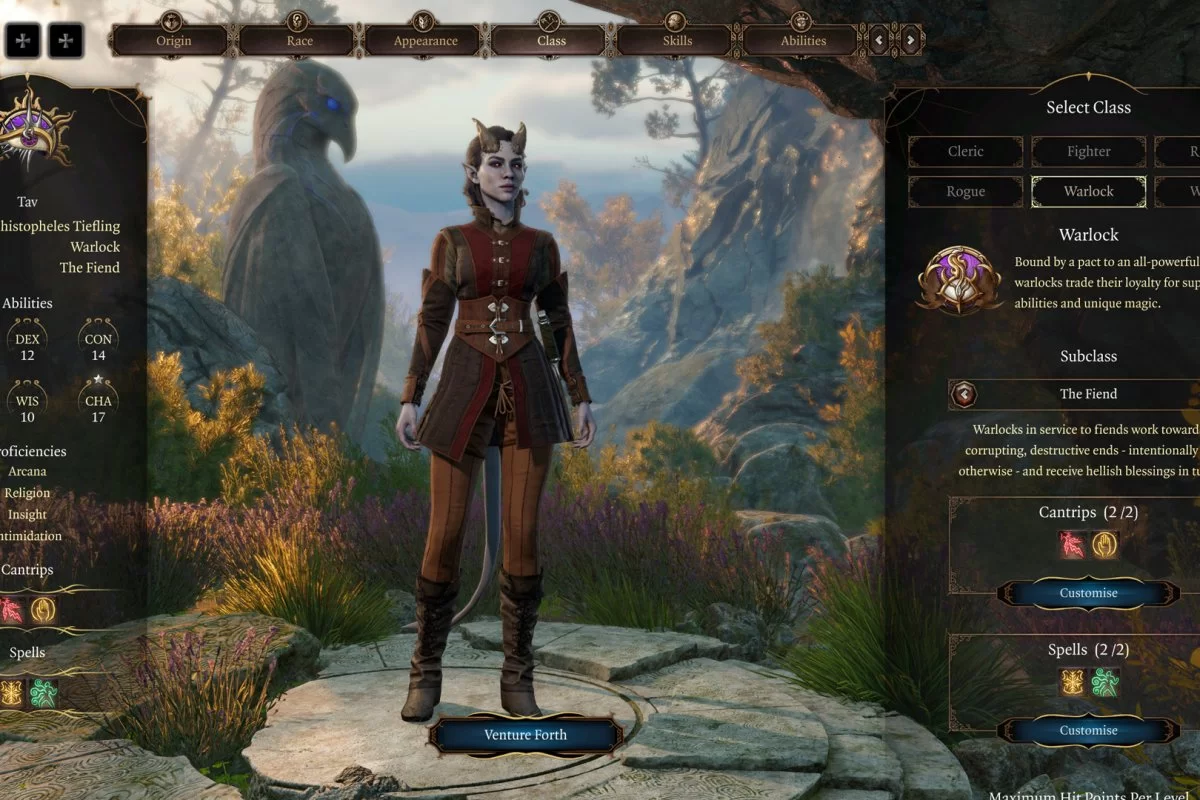The image size is (1200, 800).
Task: Click the right arrow beside the tabs
Action: pos(910,41)
